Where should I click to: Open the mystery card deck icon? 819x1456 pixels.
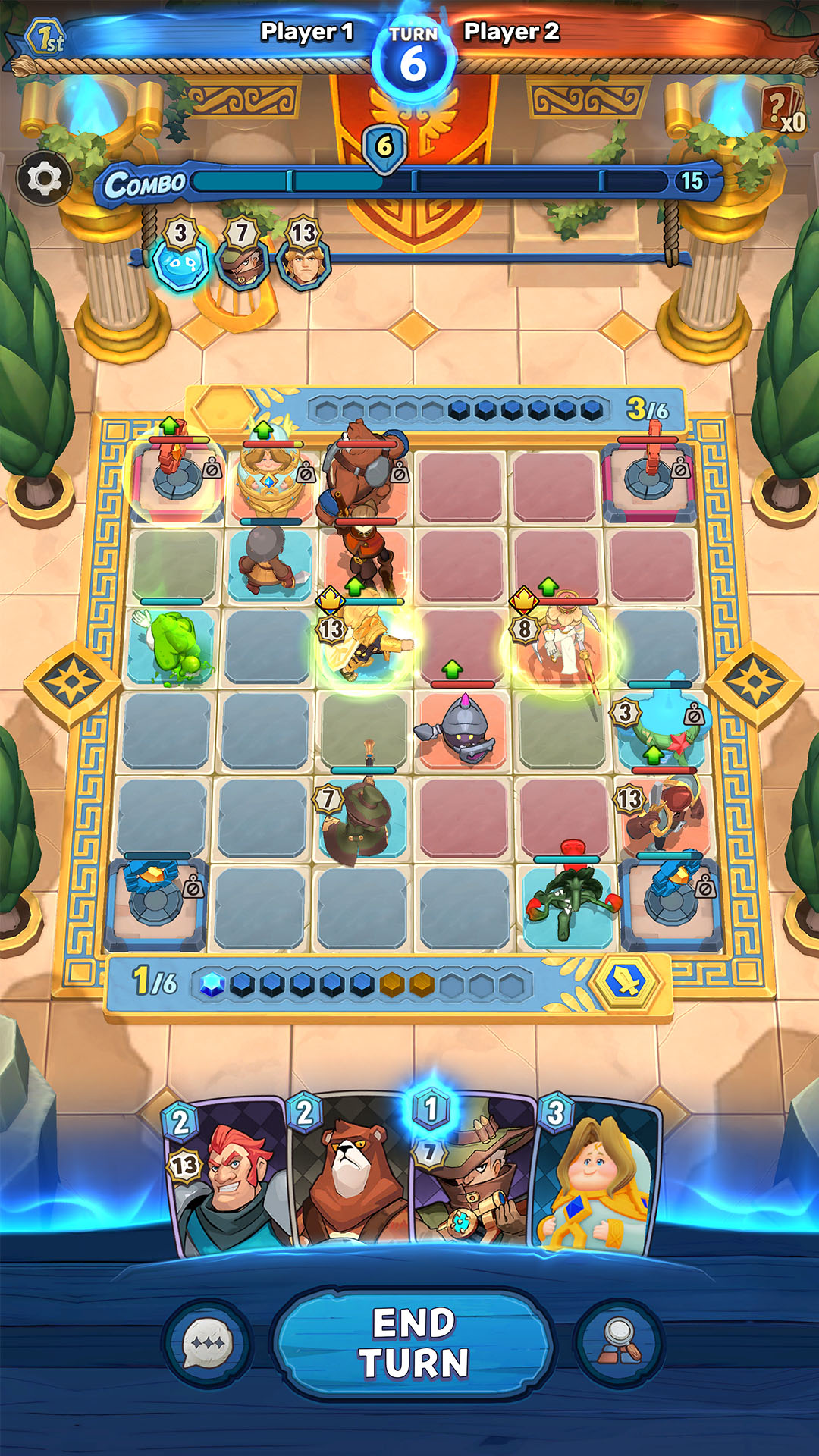point(783,111)
